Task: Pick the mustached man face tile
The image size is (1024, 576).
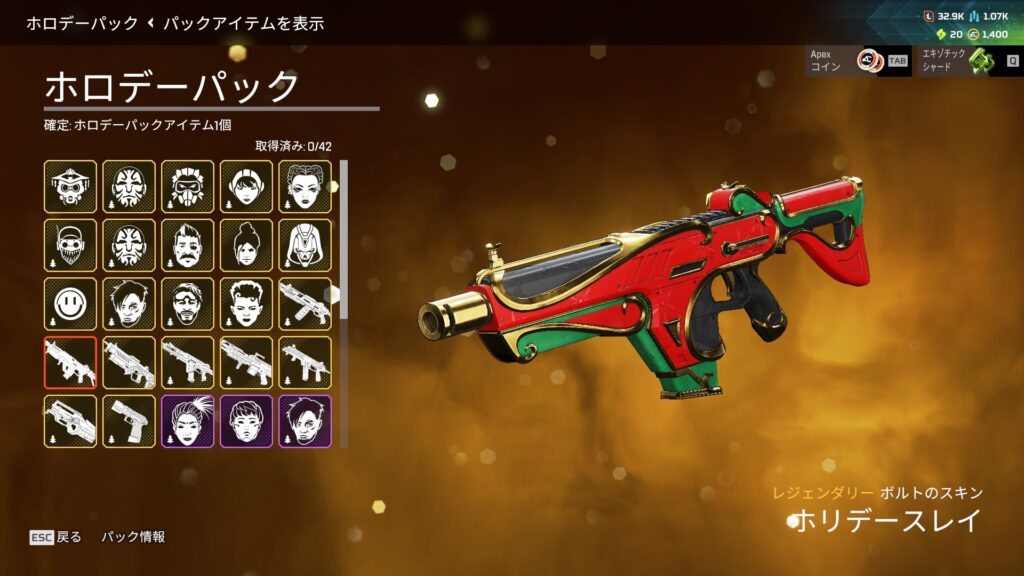Action: 188,245
